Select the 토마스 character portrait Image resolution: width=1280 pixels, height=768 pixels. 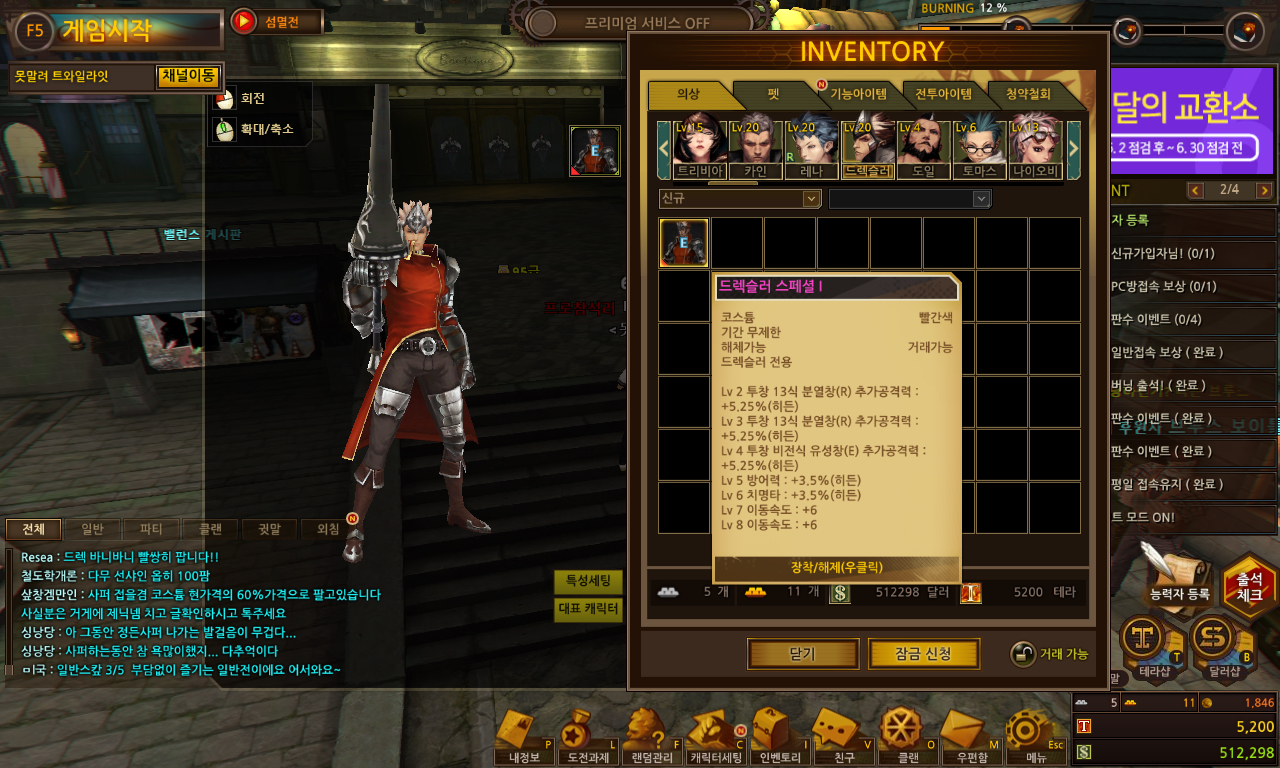[x=979, y=150]
